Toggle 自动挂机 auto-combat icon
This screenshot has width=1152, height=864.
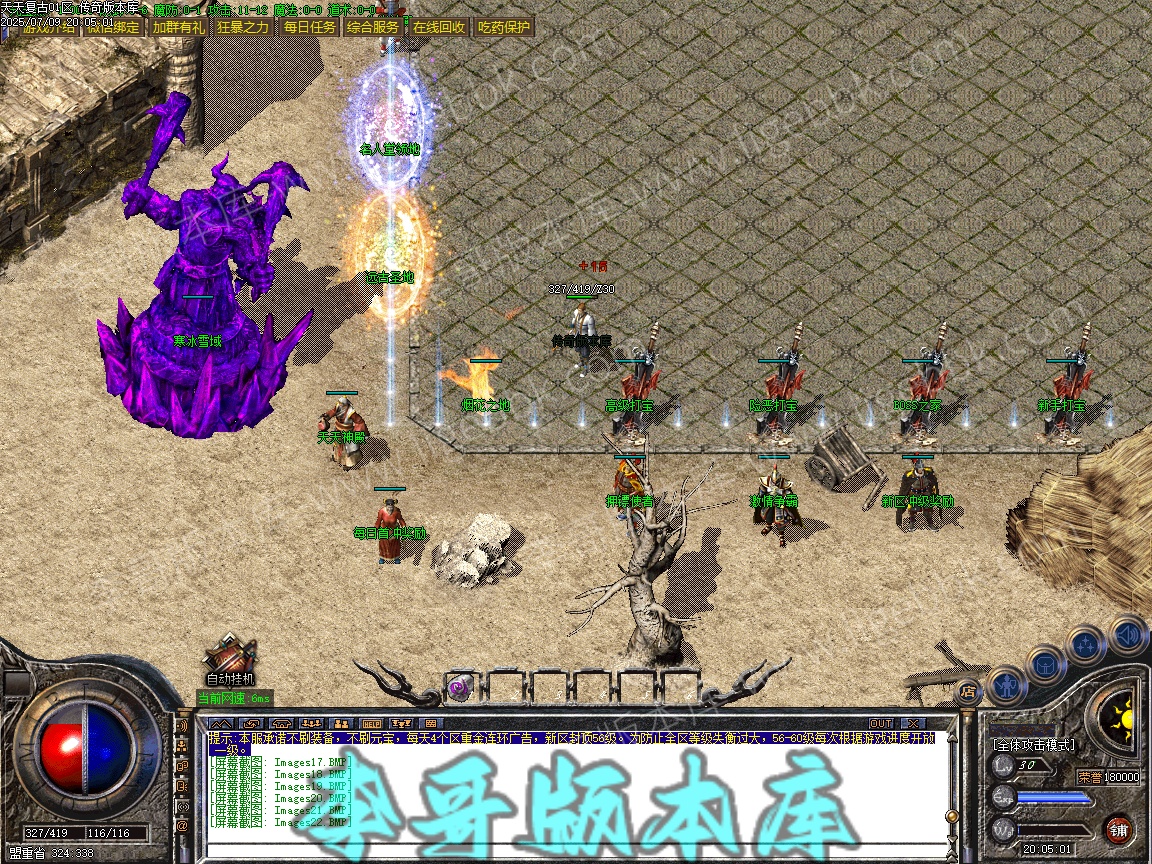tap(229, 660)
